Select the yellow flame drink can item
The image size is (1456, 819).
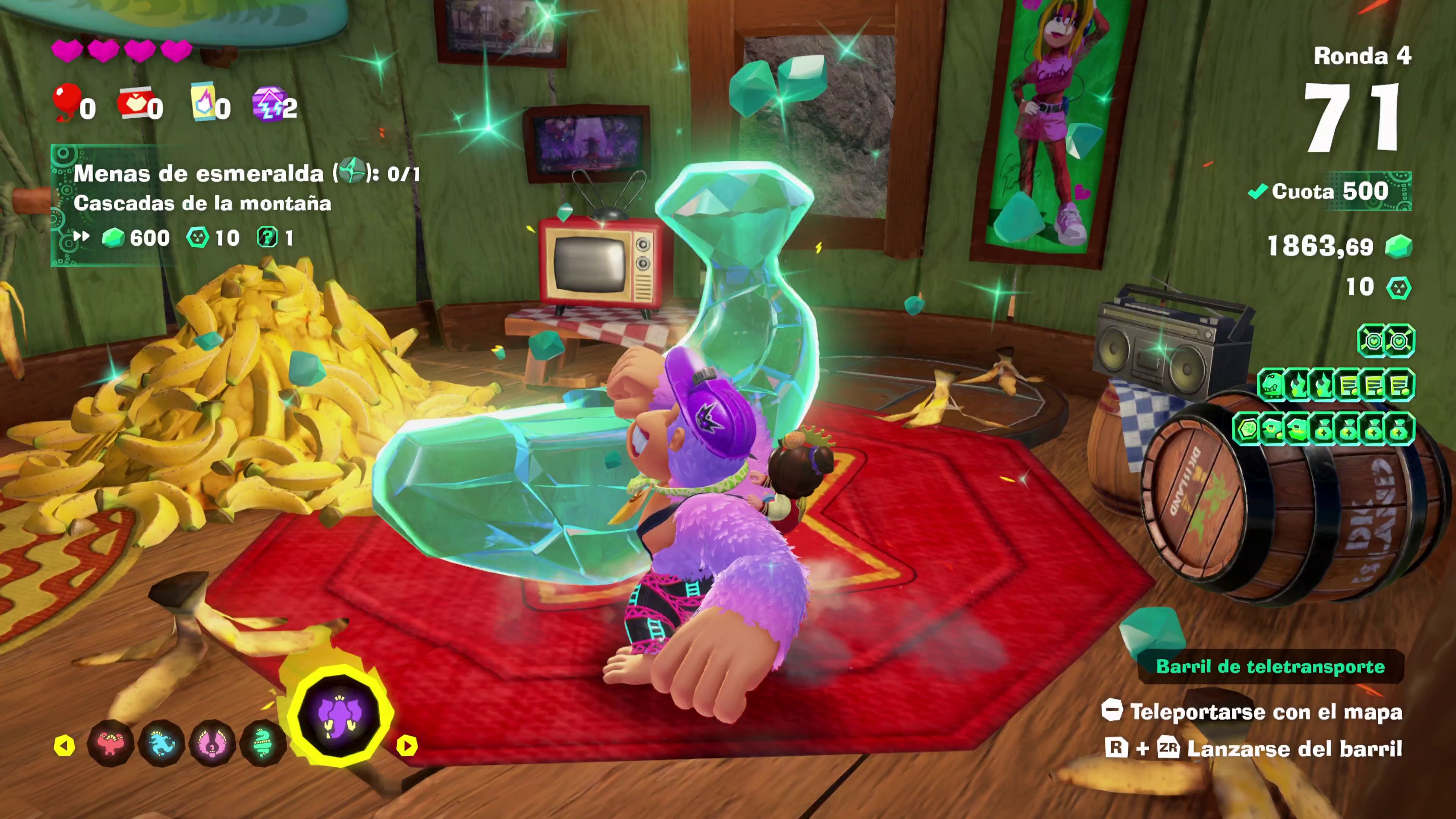204,103
